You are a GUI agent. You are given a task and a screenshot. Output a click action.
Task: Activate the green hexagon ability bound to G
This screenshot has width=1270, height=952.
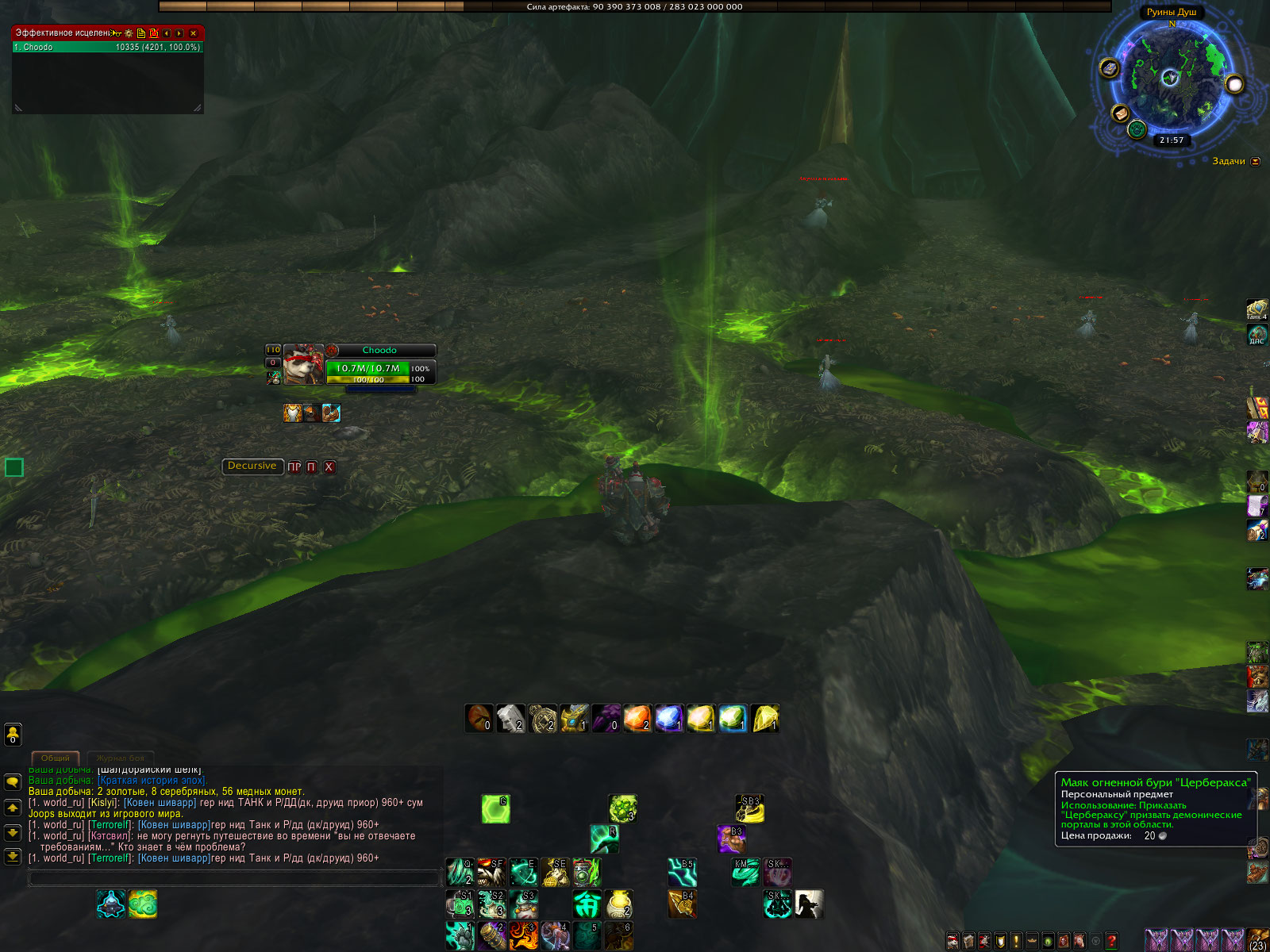coord(495,809)
